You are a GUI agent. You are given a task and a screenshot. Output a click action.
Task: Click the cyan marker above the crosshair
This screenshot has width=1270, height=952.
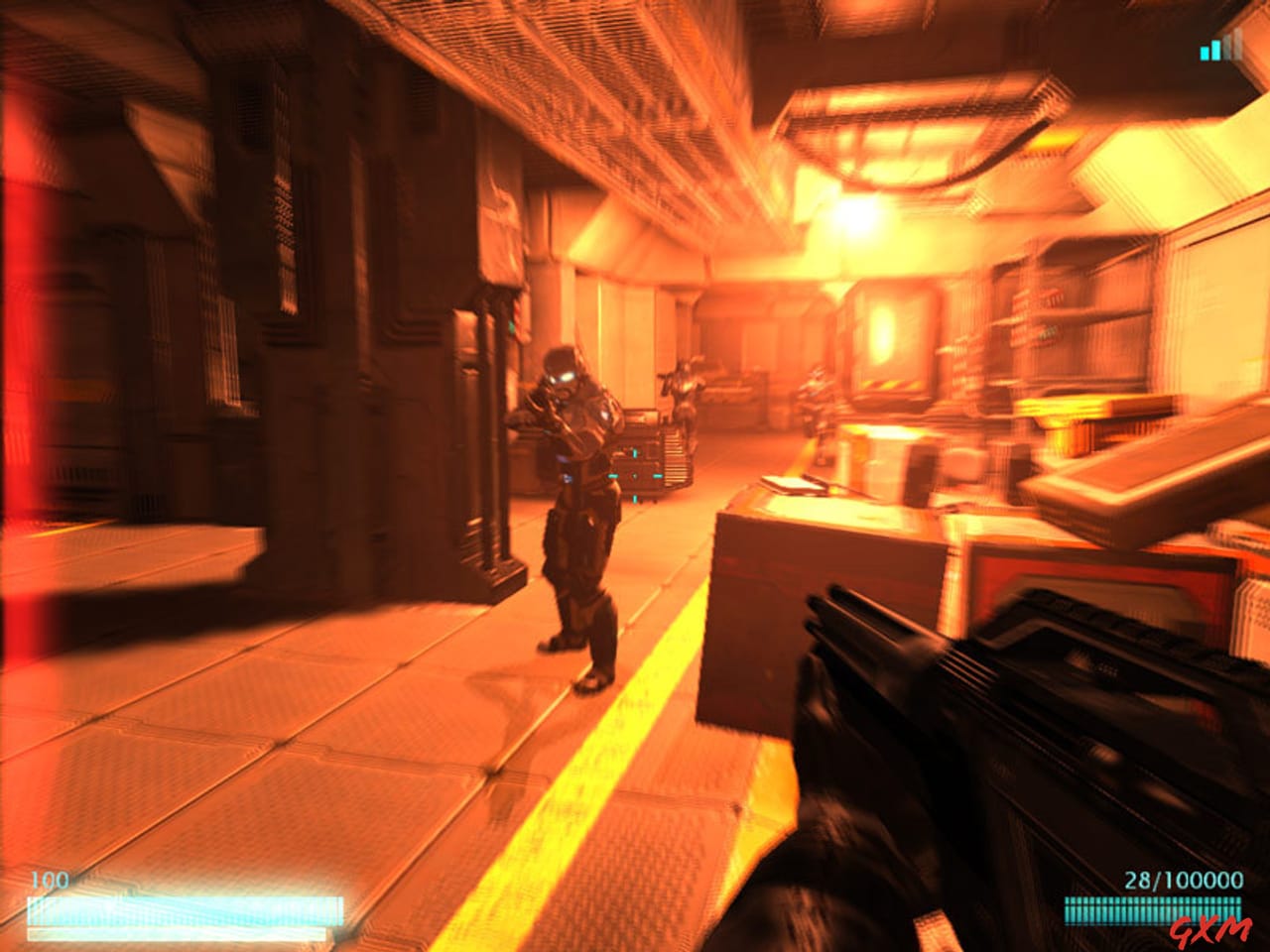click(634, 453)
